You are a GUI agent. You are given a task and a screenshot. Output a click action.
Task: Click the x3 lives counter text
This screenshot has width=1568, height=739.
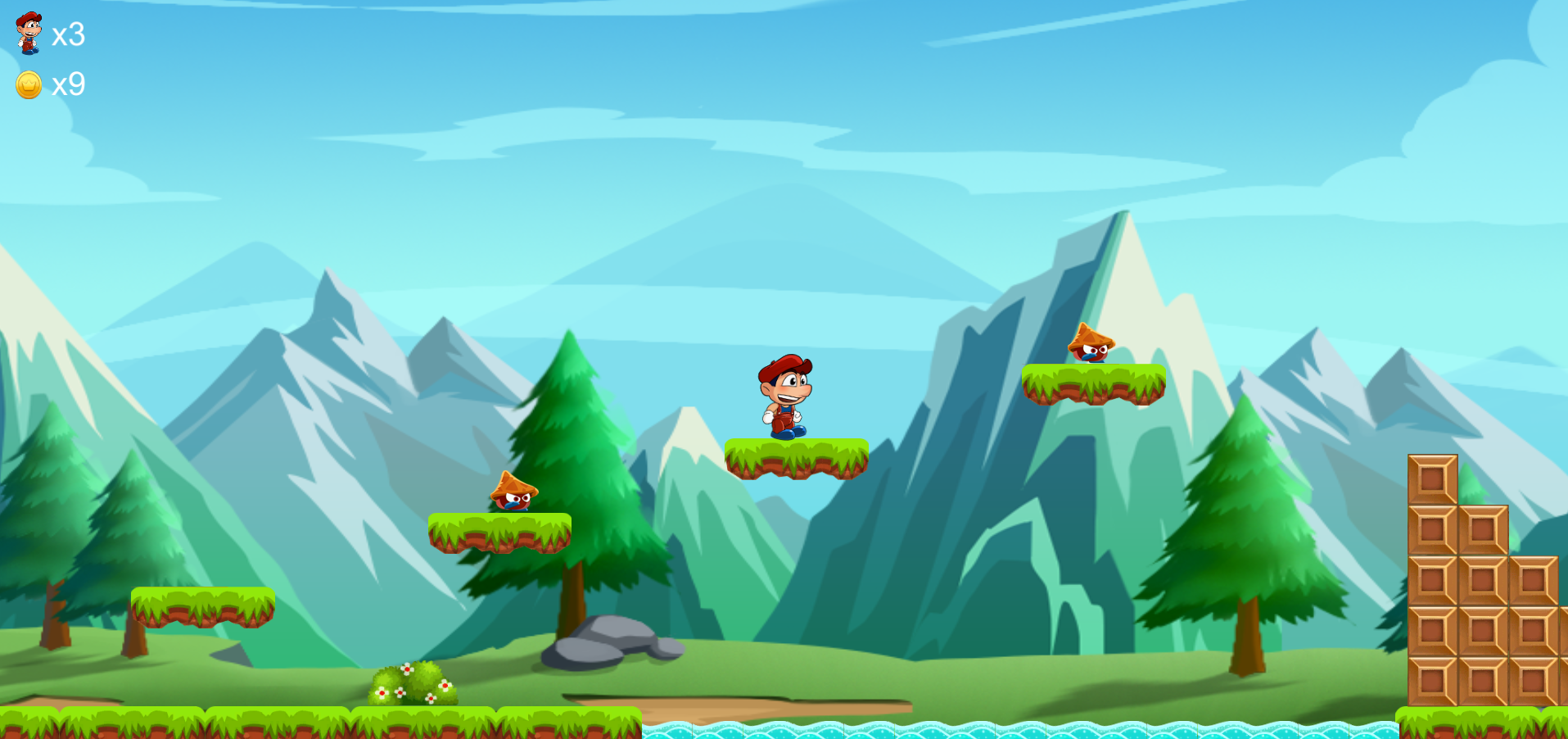click(x=69, y=36)
